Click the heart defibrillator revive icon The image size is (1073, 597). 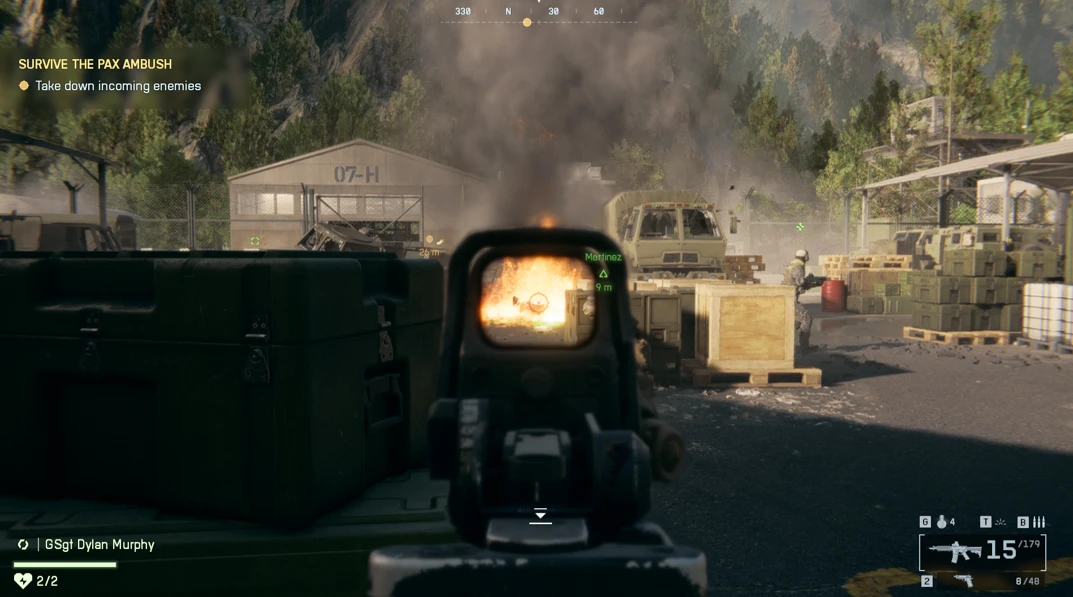(23, 580)
